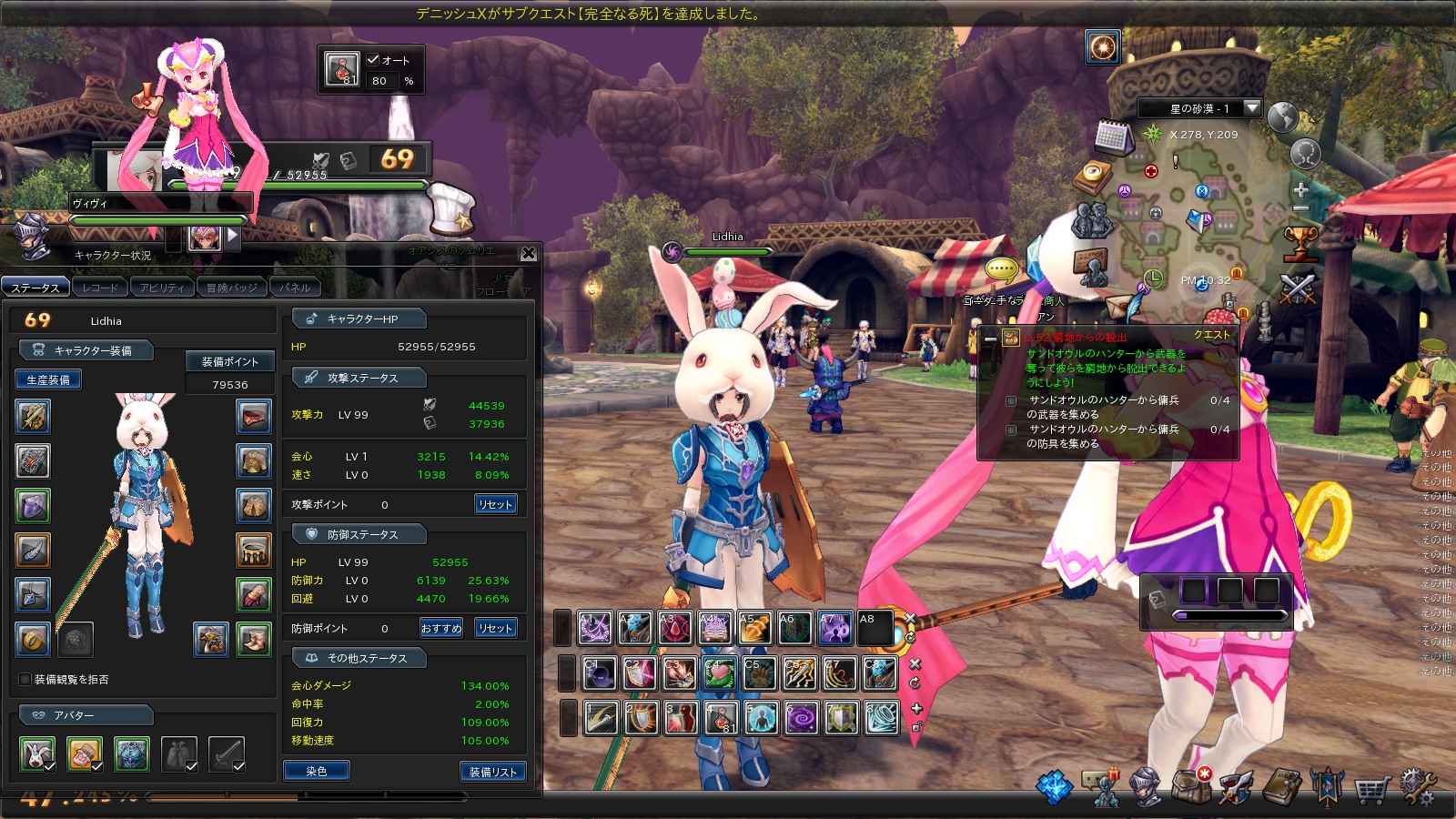Image resolution: width=1456 pixels, height=819 pixels.
Task: Toggle the オート auto-potion checkbox
Action: click(373, 59)
